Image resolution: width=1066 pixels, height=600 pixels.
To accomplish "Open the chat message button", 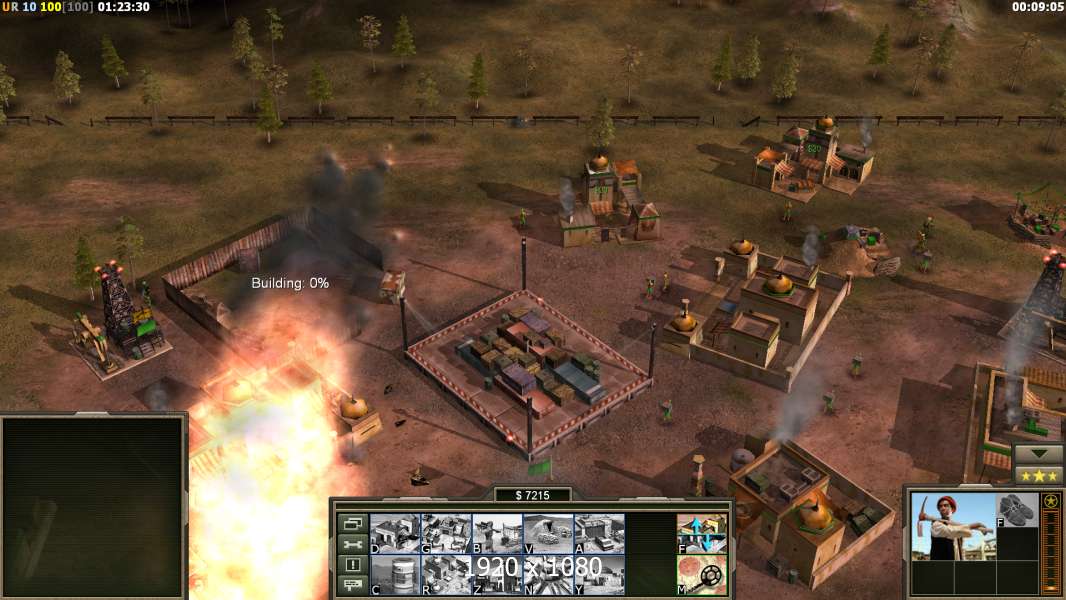I will (x=352, y=586).
